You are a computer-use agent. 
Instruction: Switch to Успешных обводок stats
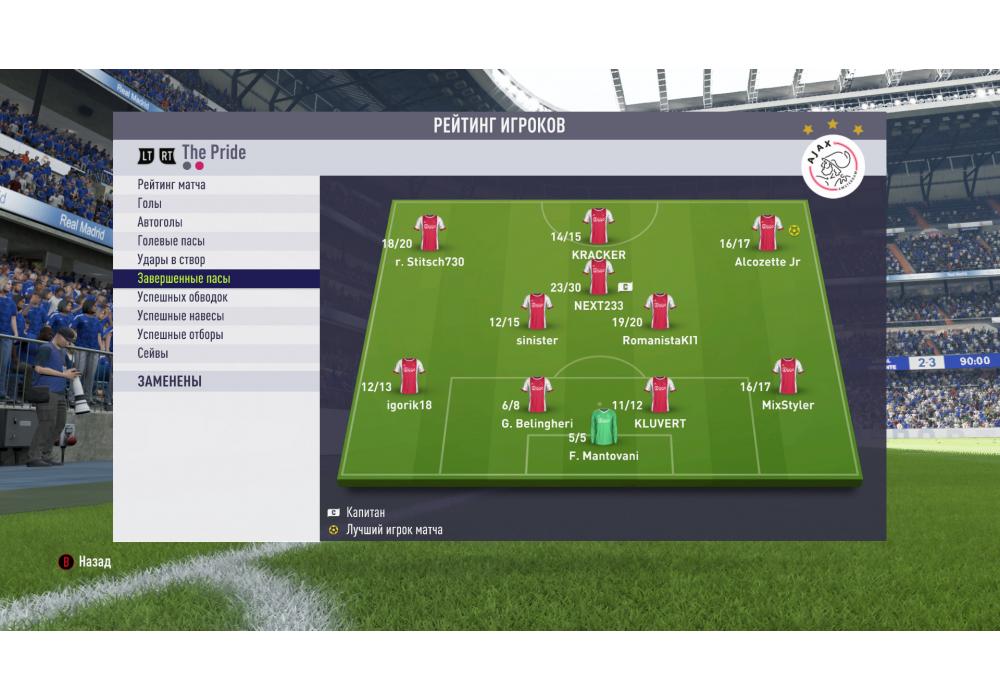215,297
